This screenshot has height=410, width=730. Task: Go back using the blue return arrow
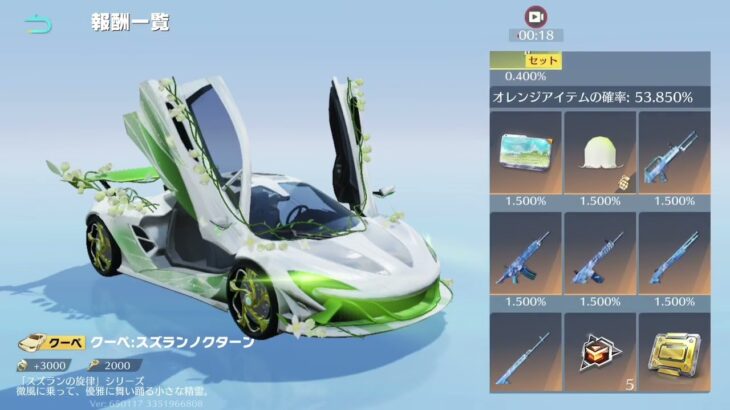[38, 25]
